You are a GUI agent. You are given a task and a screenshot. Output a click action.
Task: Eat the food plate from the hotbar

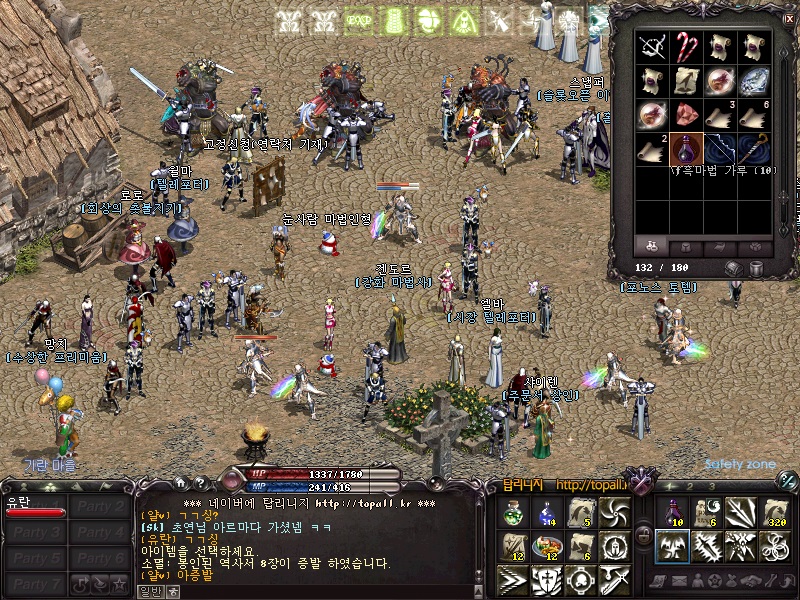tap(546, 546)
